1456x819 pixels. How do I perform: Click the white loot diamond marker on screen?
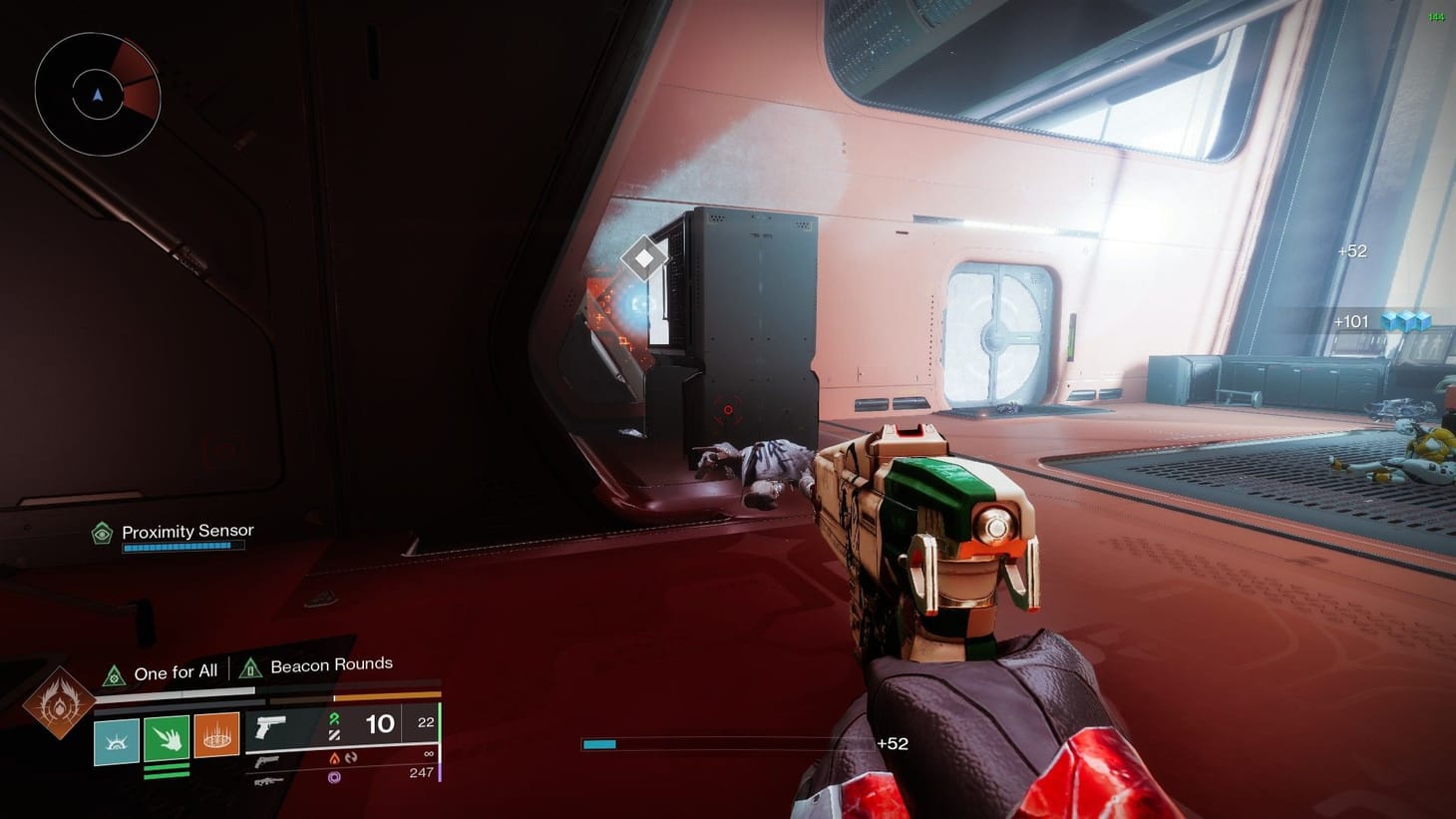[x=644, y=257]
